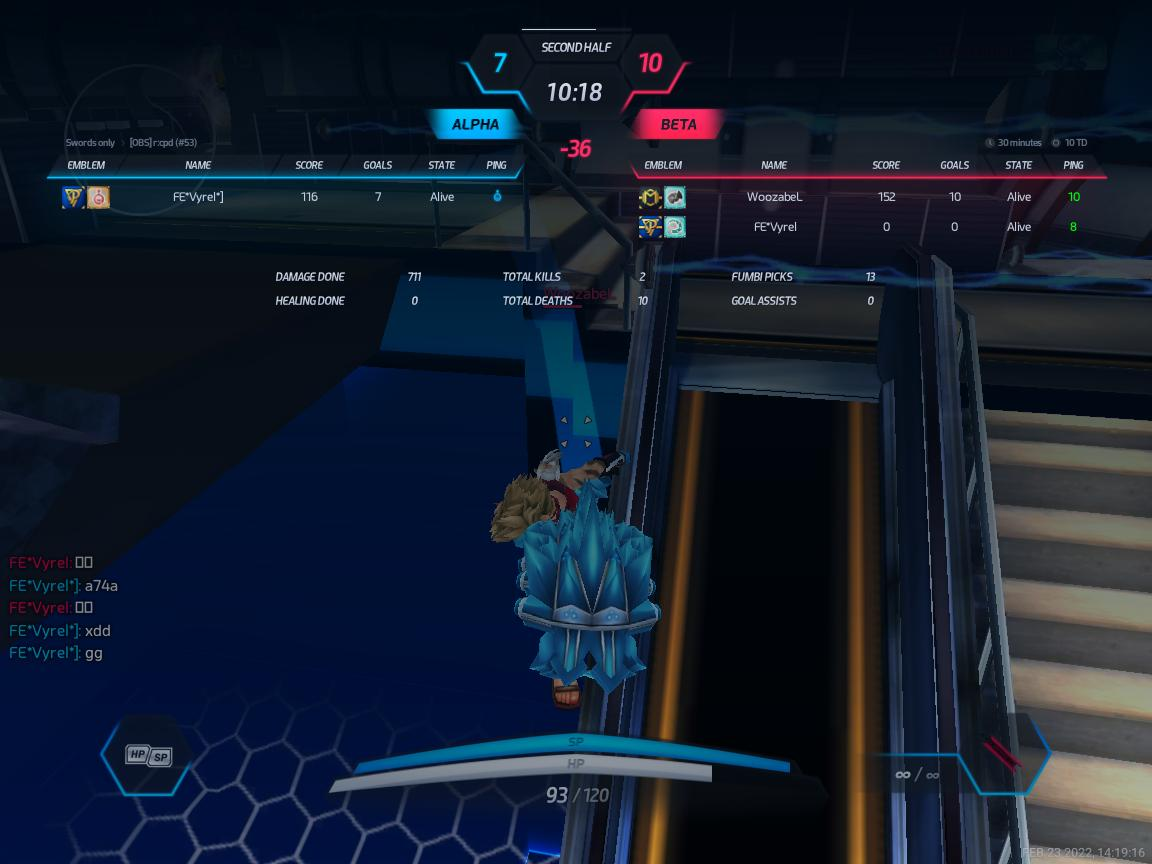Screen dimensions: 1152x864
Task: Click WoozabeL's yellow clan emblem
Action: tap(650, 198)
